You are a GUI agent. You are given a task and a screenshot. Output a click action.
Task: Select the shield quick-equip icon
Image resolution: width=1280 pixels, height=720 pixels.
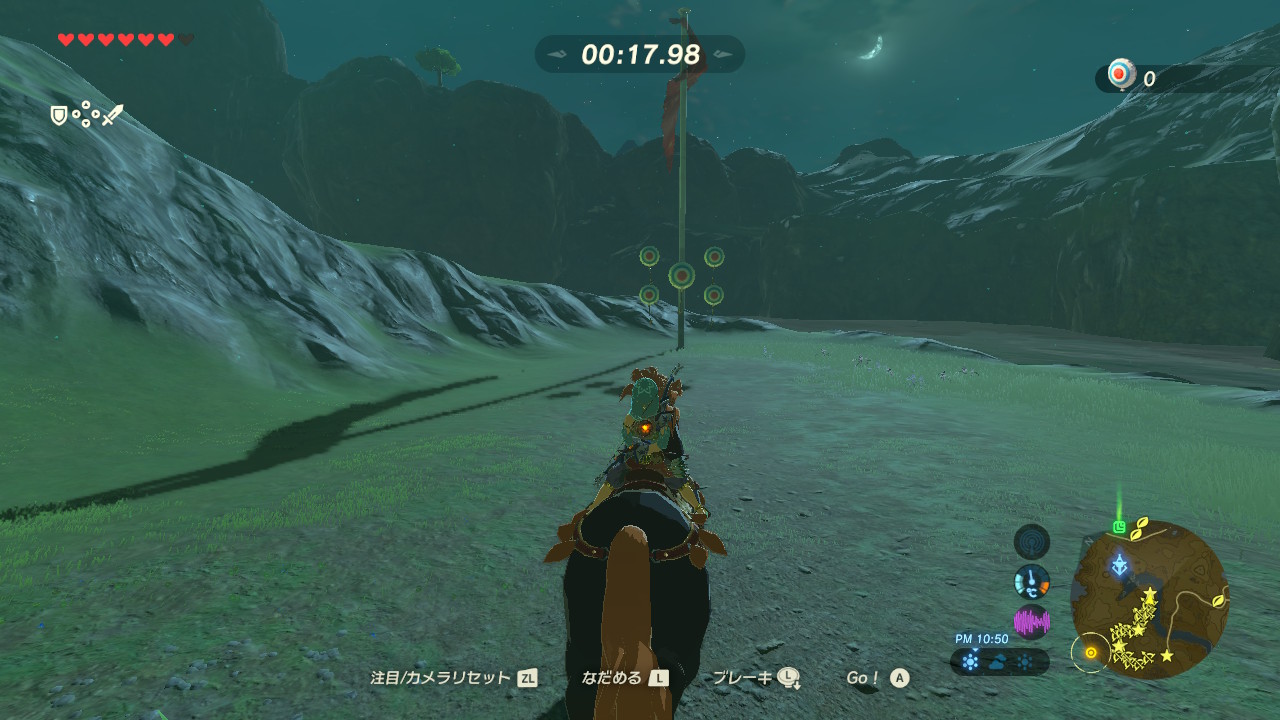click(59, 116)
